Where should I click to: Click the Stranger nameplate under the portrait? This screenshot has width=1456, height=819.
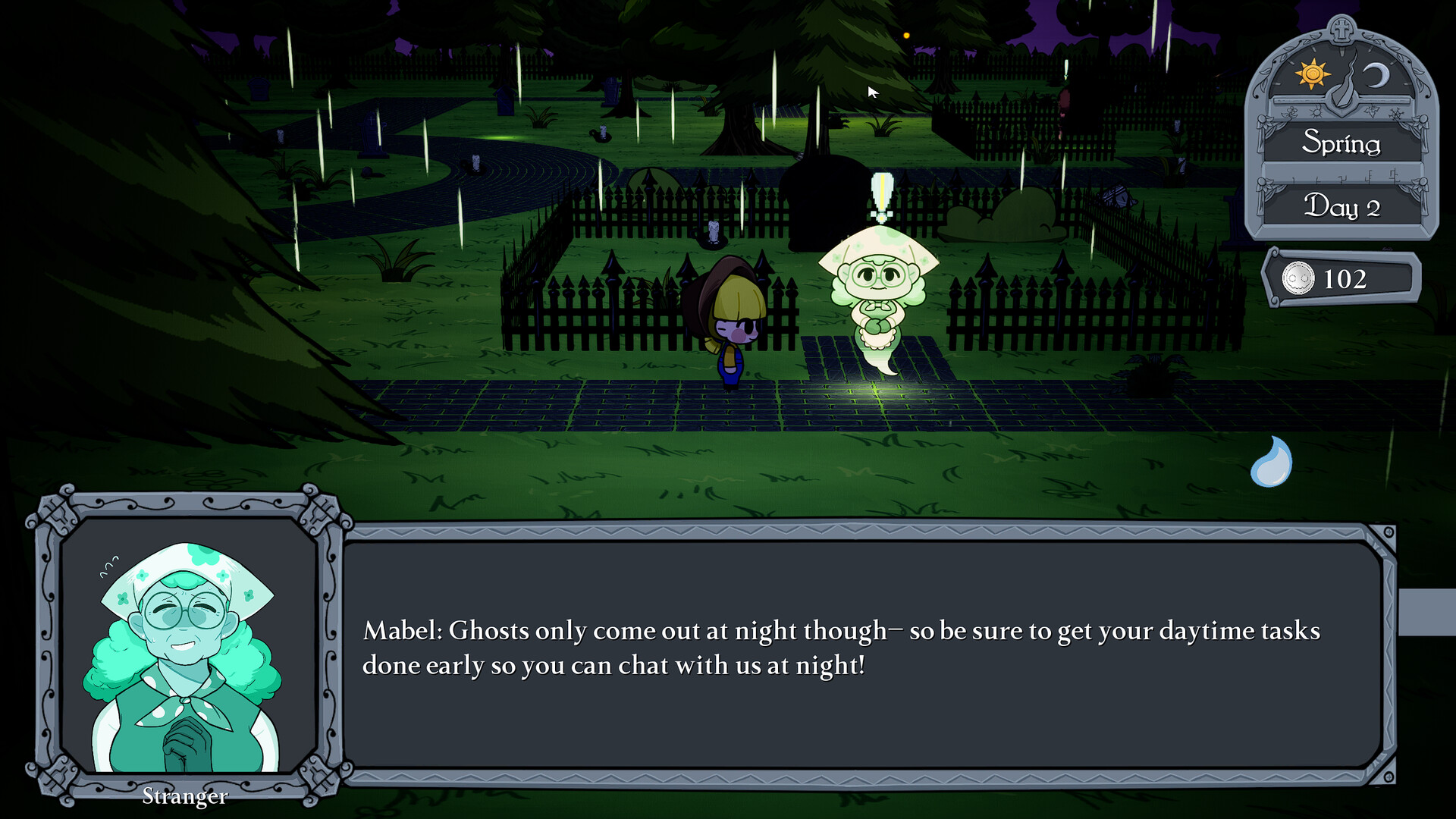[184, 796]
